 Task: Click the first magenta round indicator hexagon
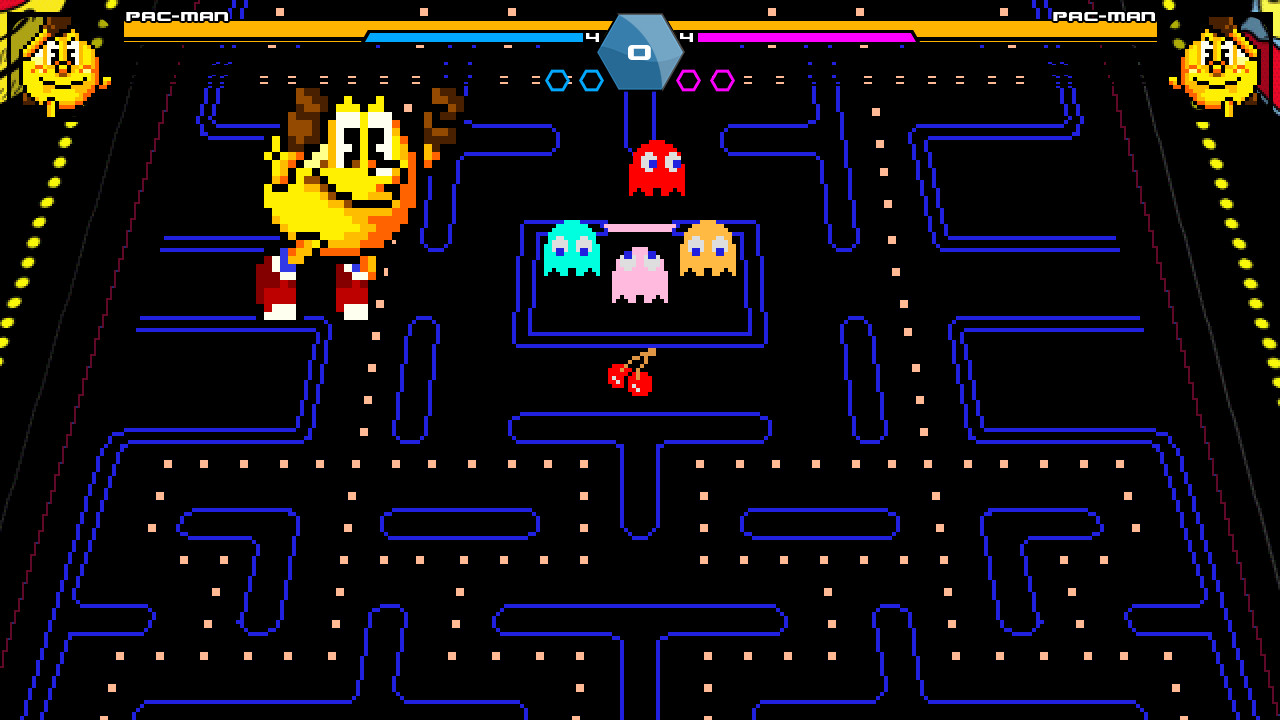point(690,81)
